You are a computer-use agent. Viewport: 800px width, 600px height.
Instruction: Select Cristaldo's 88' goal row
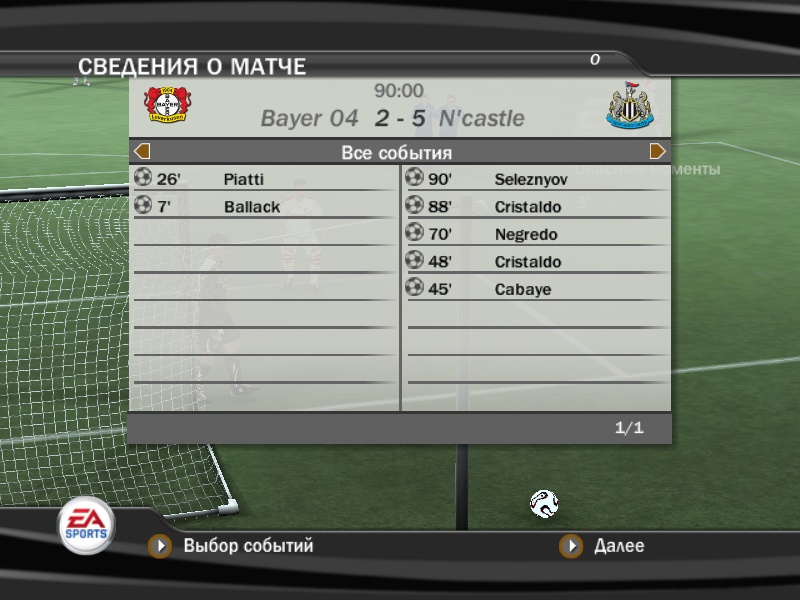click(536, 207)
